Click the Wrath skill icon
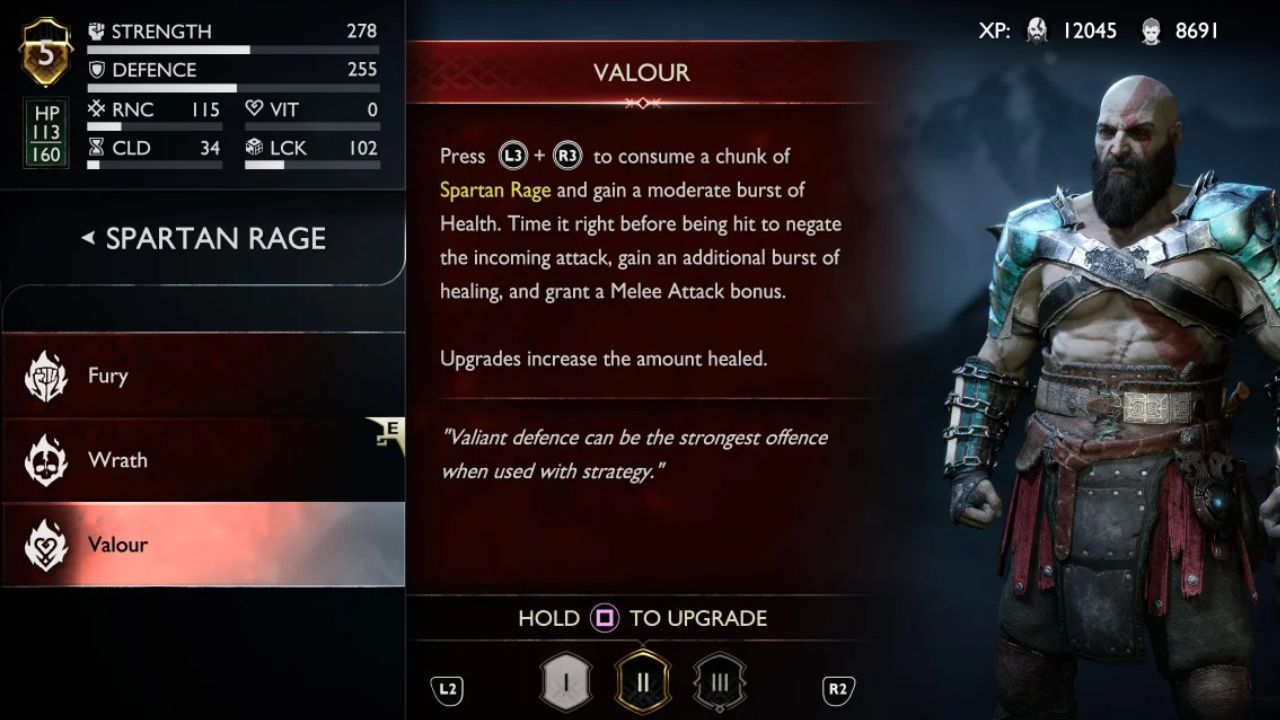The height and width of the screenshot is (720, 1280). click(x=45, y=460)
